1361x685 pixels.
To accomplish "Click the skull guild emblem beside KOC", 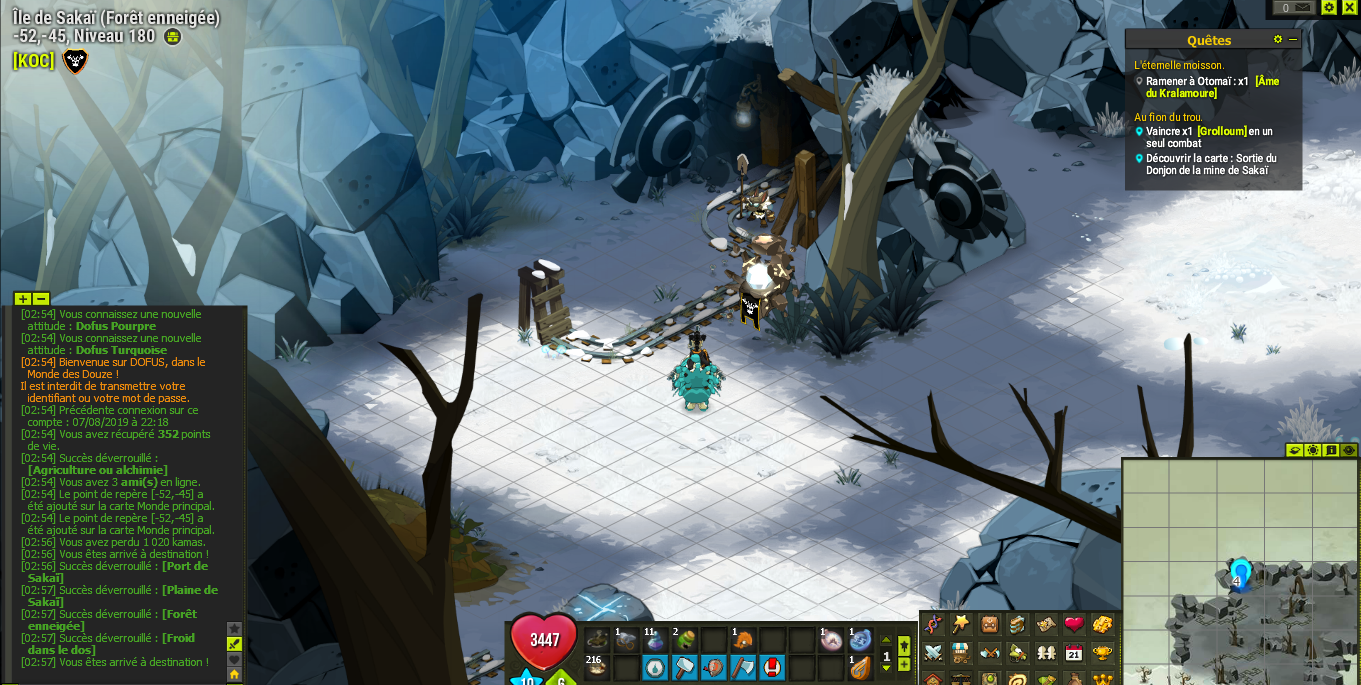I will pyautogui.click(x=75, y=61).
